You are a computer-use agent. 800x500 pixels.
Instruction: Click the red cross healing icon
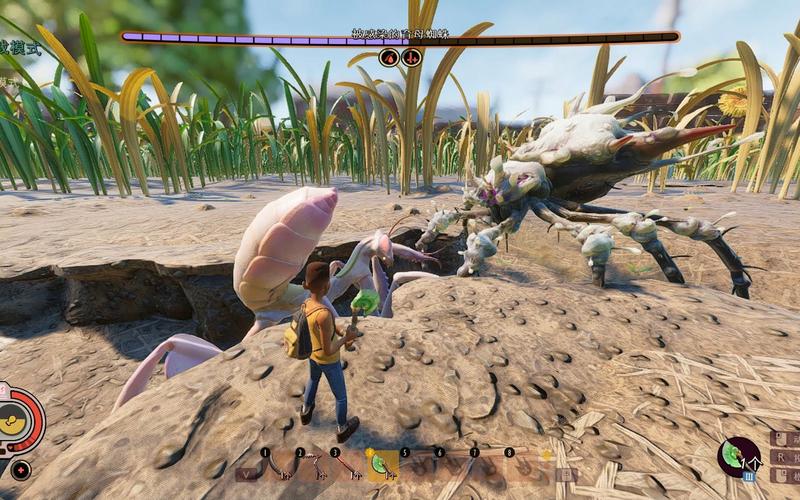click(21, 469)
